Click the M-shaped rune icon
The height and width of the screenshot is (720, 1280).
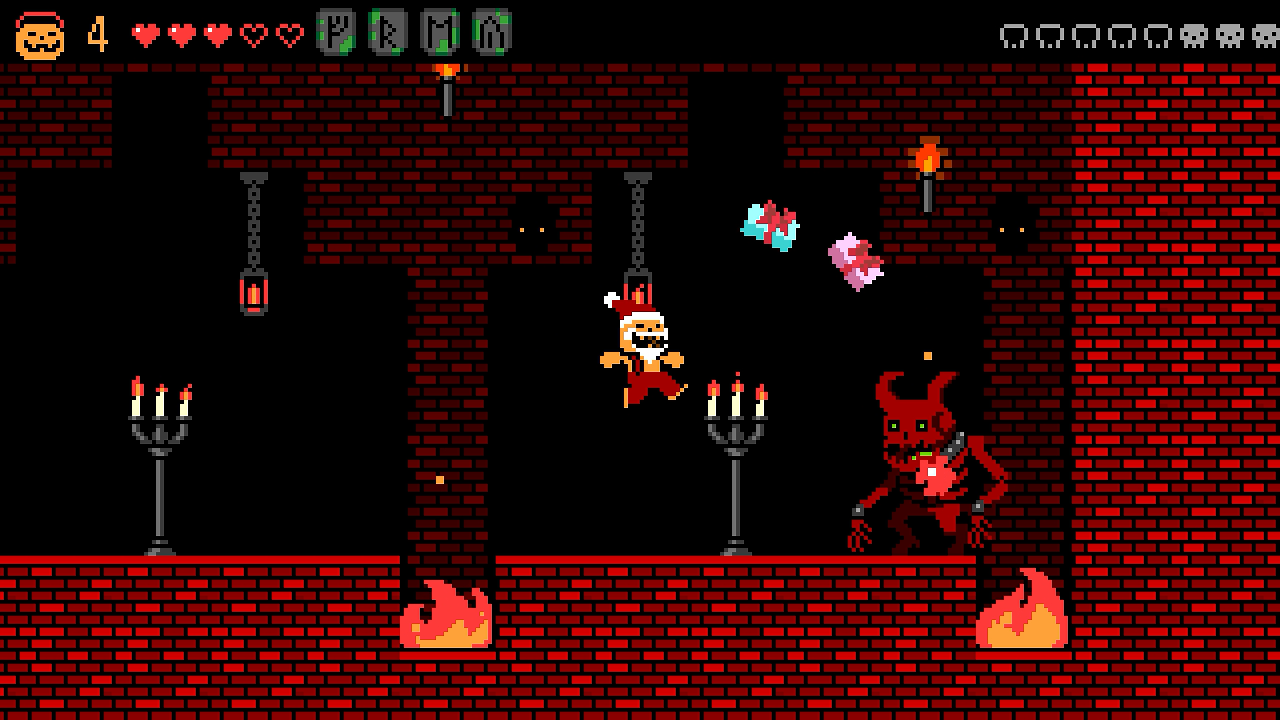click(x=440, y=32)
